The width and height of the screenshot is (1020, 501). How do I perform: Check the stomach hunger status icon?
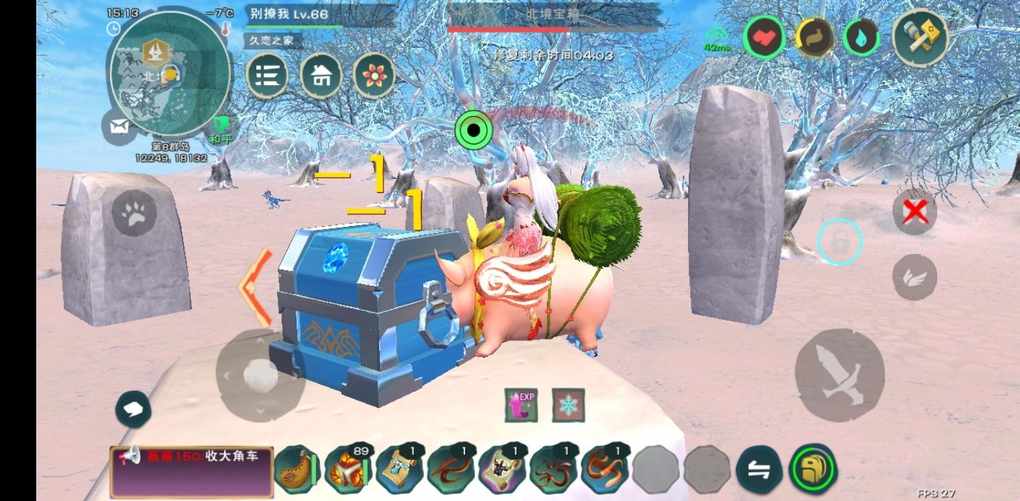(815, 38)
